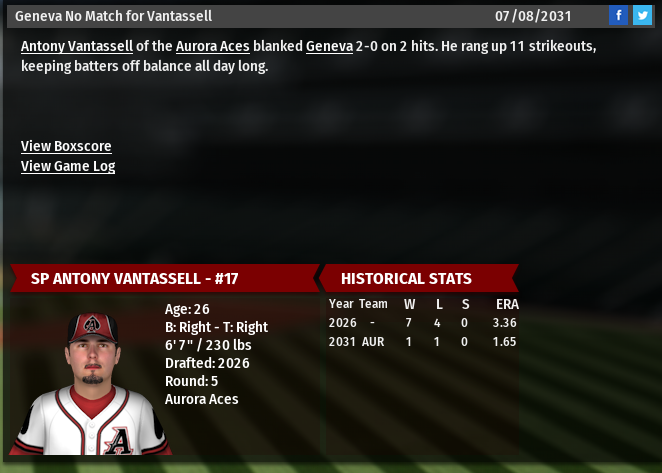The width and height of the screenshot is (662, 473).
Task: Open the View Boxscore link
Action: [66, 146]
